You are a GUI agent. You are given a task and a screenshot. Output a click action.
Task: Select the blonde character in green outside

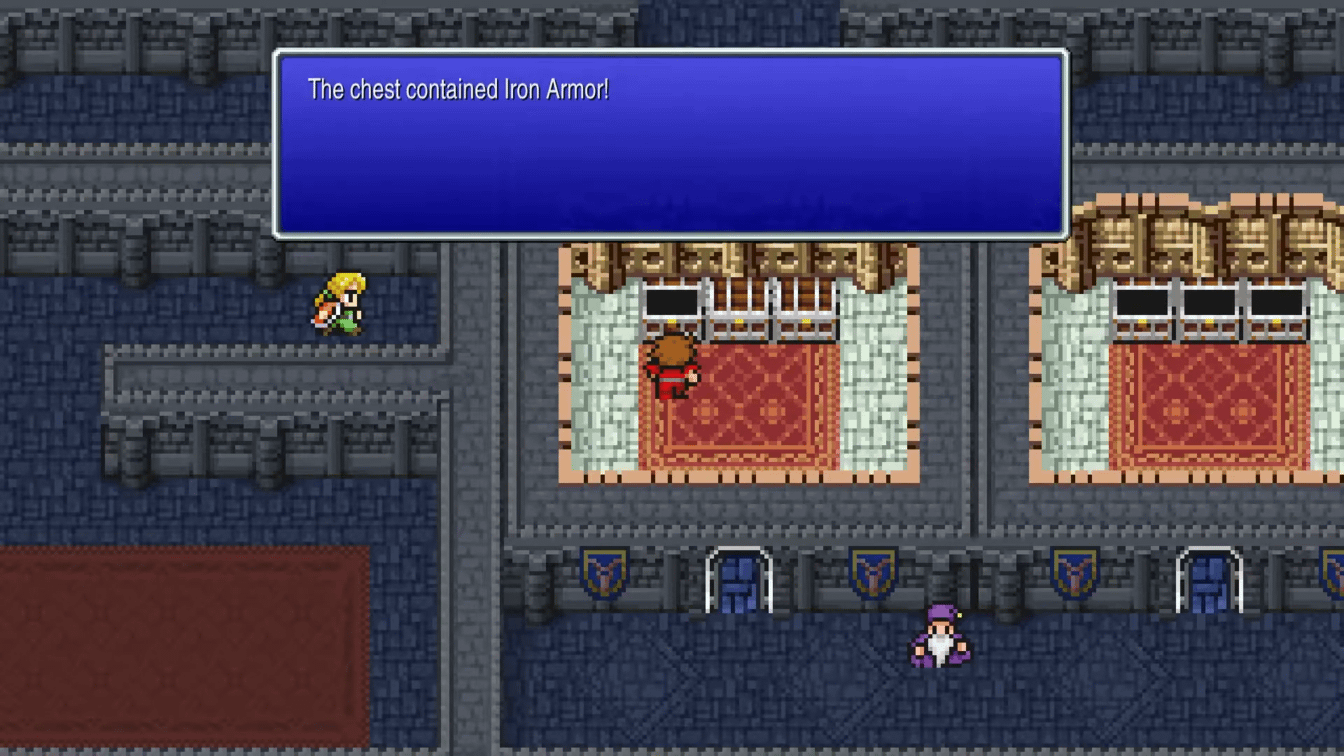[338, 300]
